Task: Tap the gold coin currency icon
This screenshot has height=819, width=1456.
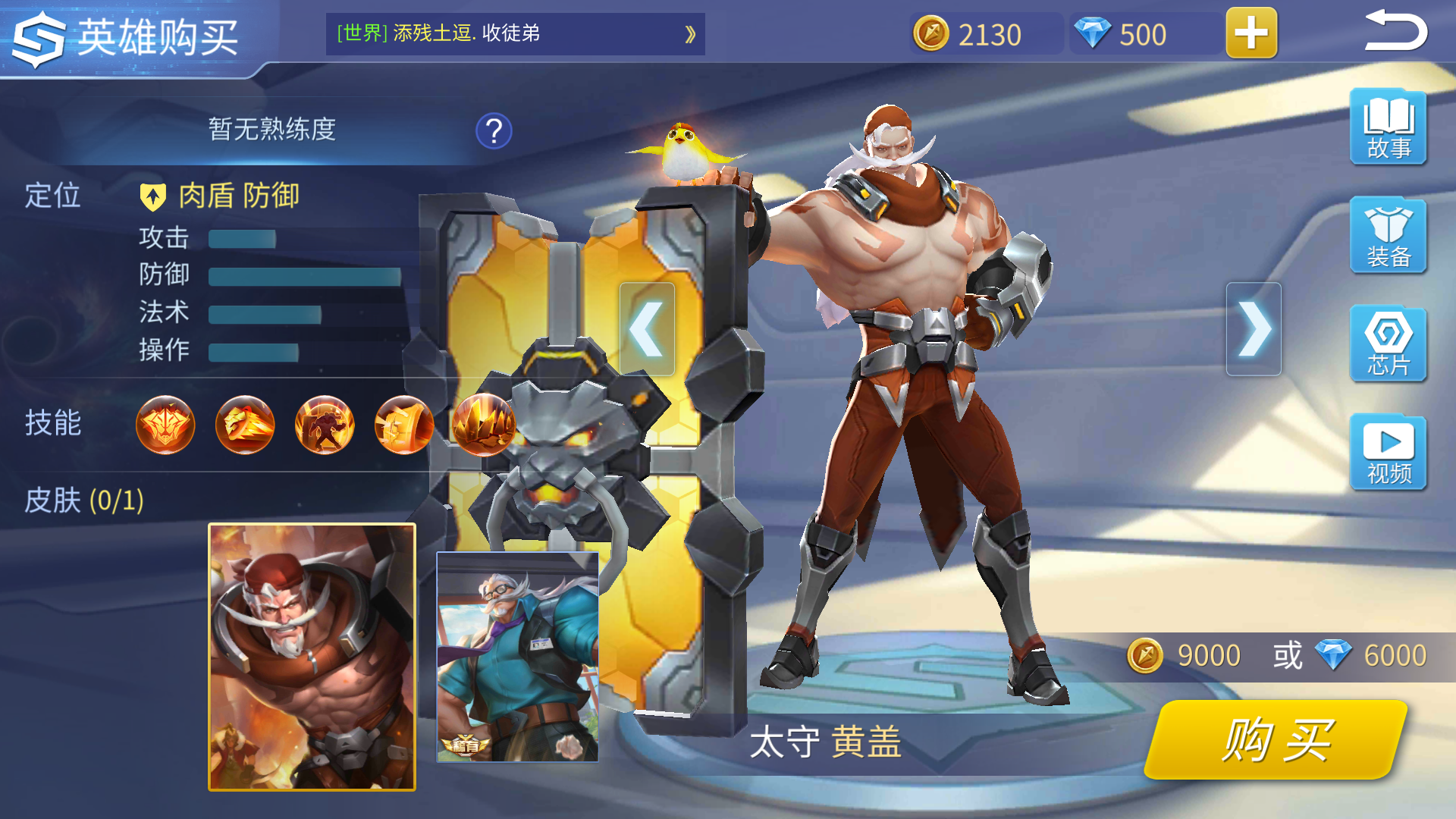Action: (x=931, y=34)
